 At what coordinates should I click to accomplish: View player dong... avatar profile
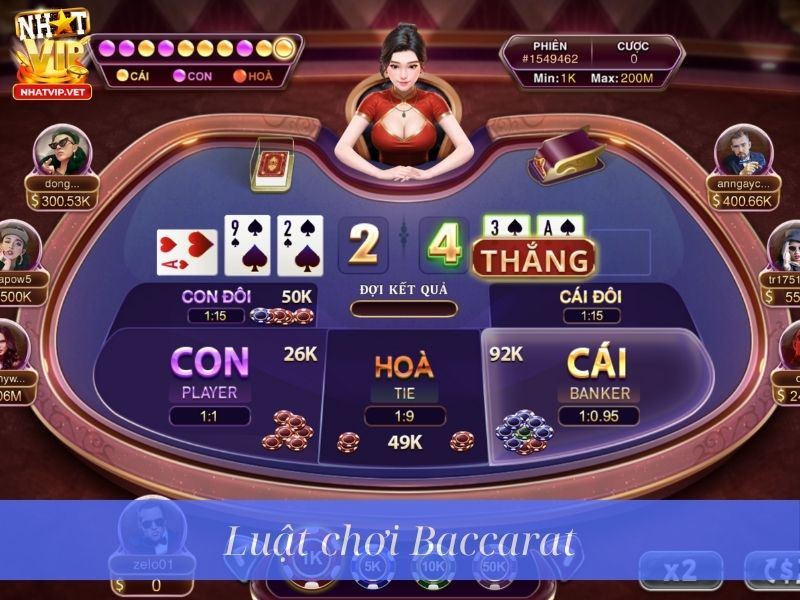pyautogui.click(x=62, y=152)
